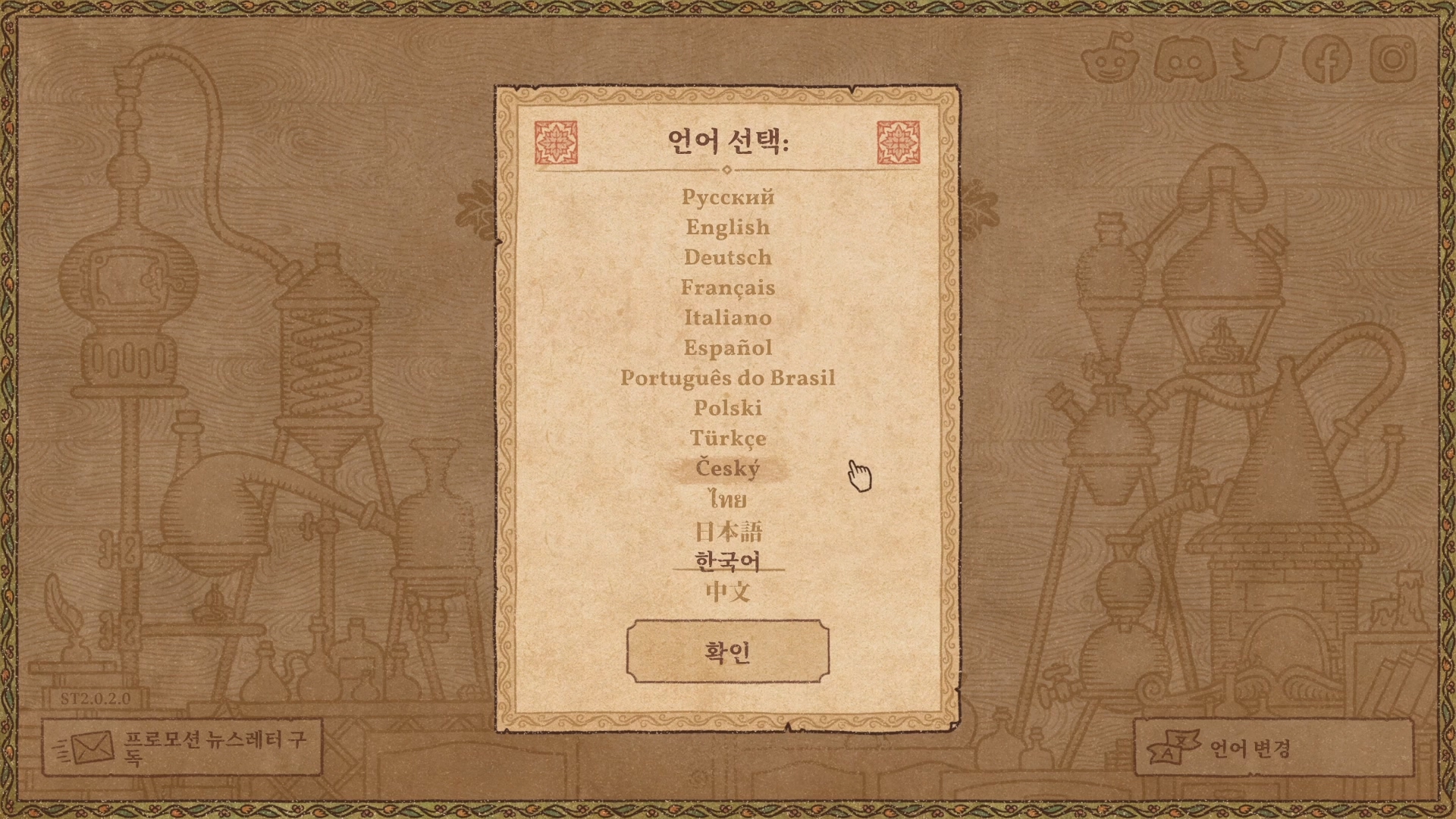The height and width of the screenshot is (819, 1456).
Task: Subscribe via the newsletter envelope button
Action: pyautogui.click(x=182, y=748)
